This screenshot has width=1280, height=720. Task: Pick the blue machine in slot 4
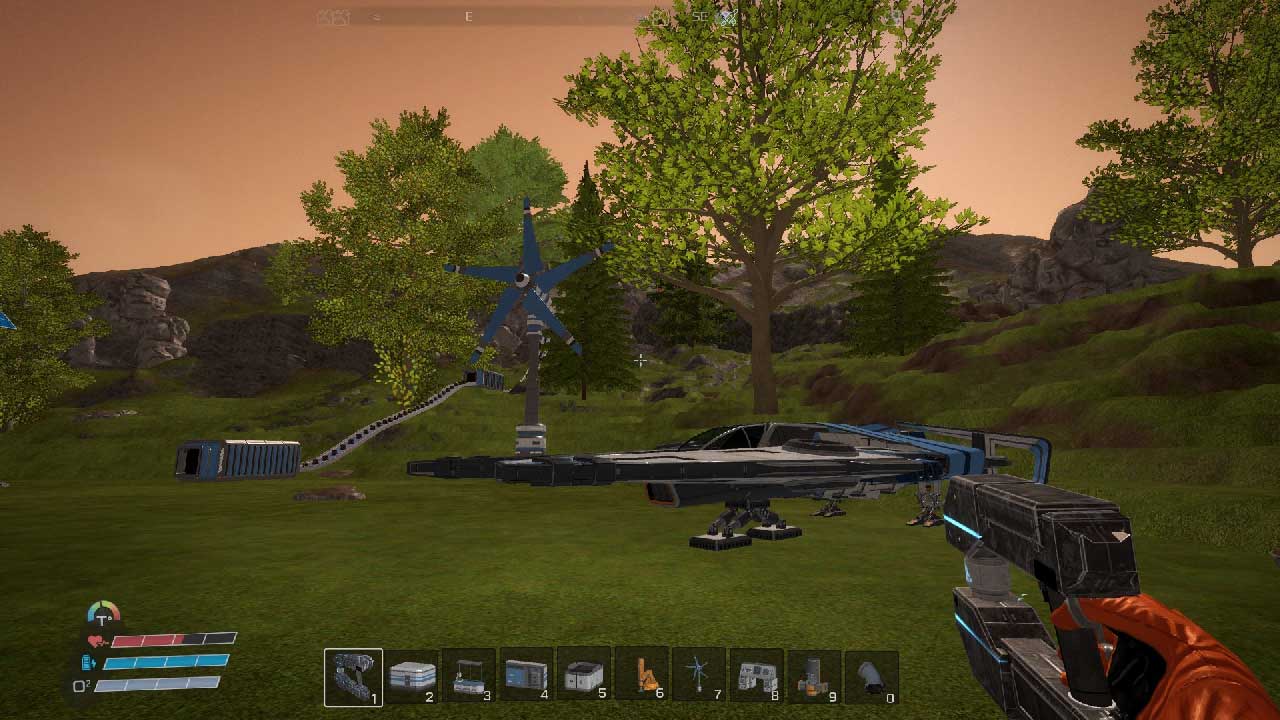[x=526, y=677]
